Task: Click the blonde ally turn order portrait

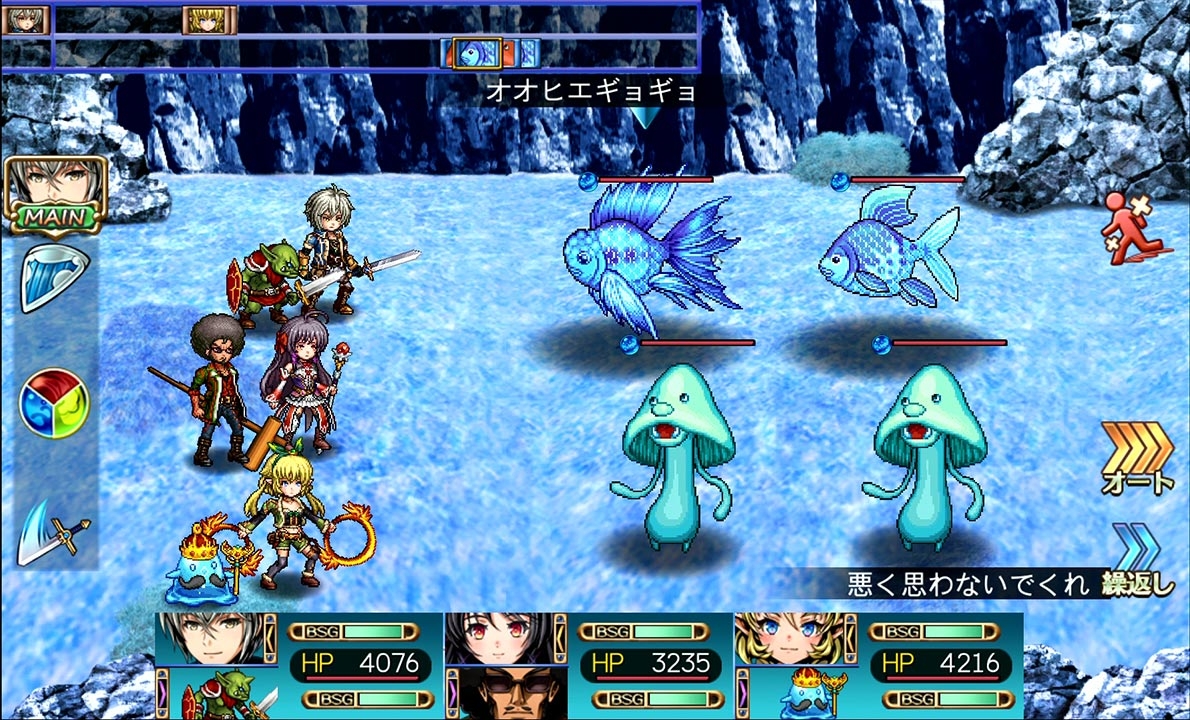Action: coord(209,20)
